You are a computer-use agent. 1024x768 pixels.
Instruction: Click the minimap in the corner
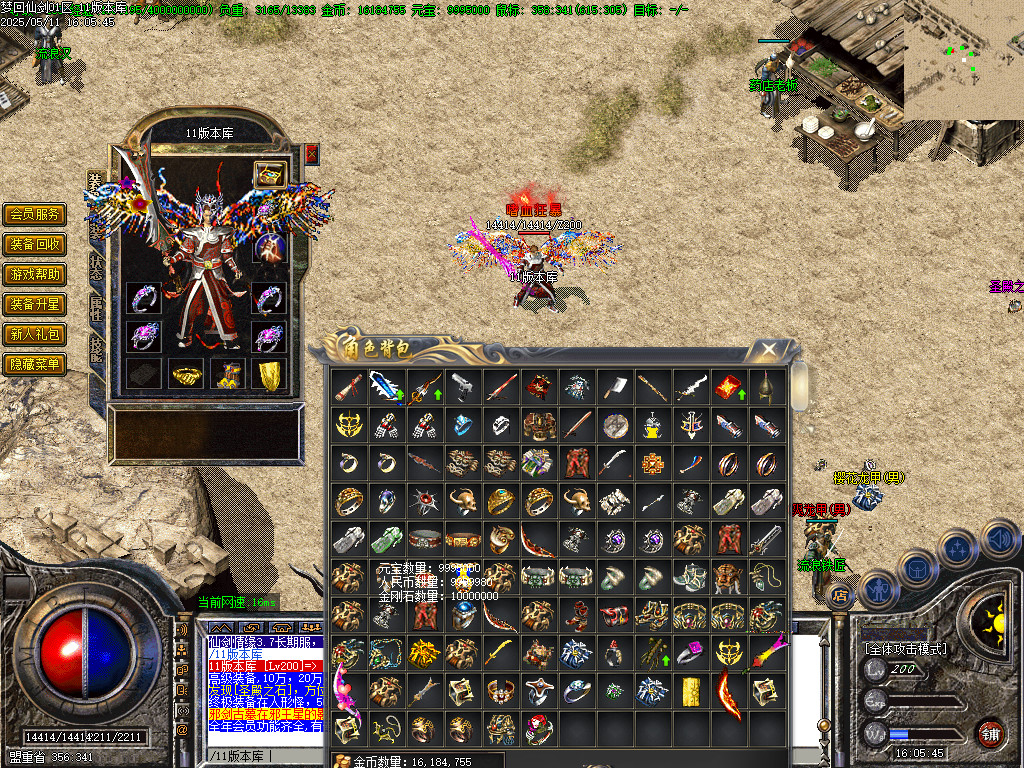(x=963, y=60)
